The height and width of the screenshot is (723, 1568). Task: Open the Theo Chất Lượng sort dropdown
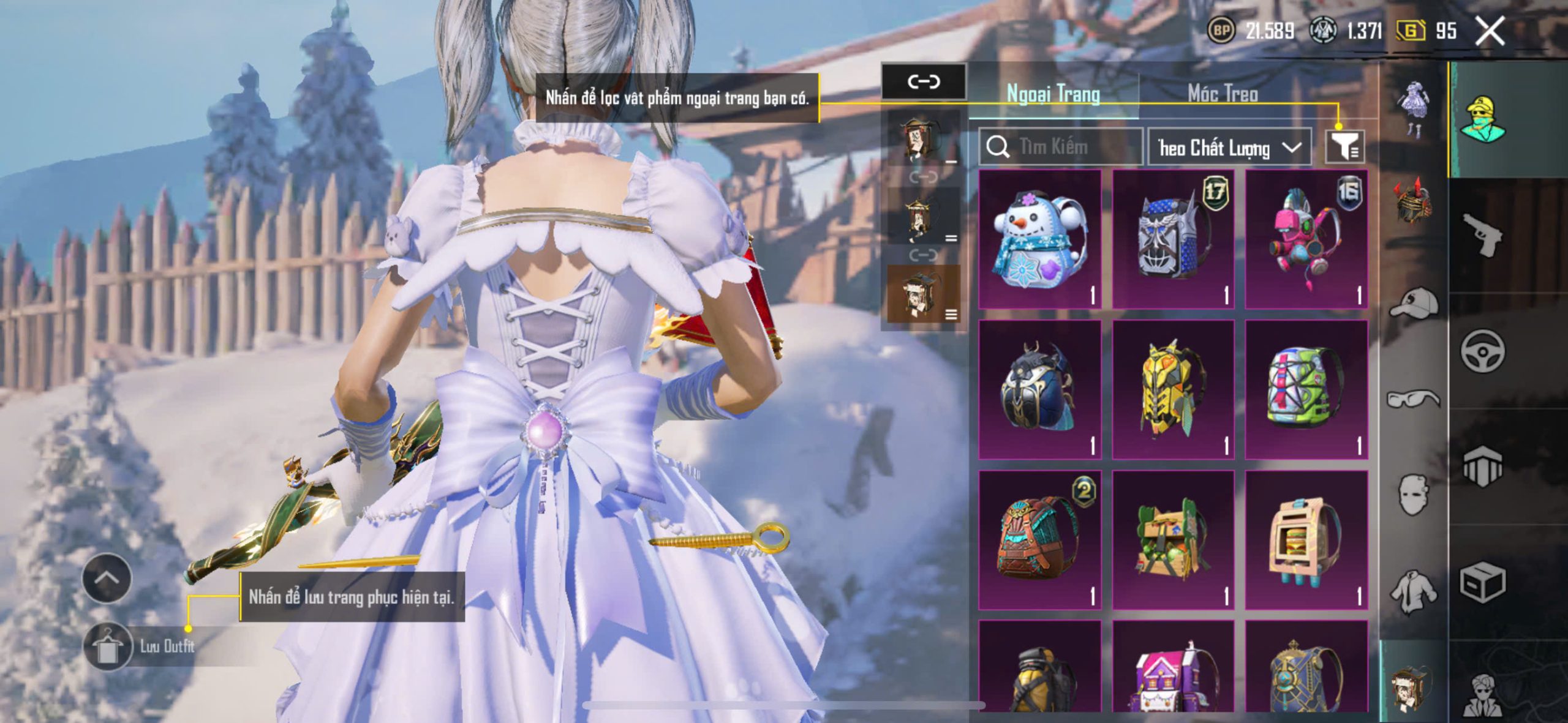tap(1229, 148)
